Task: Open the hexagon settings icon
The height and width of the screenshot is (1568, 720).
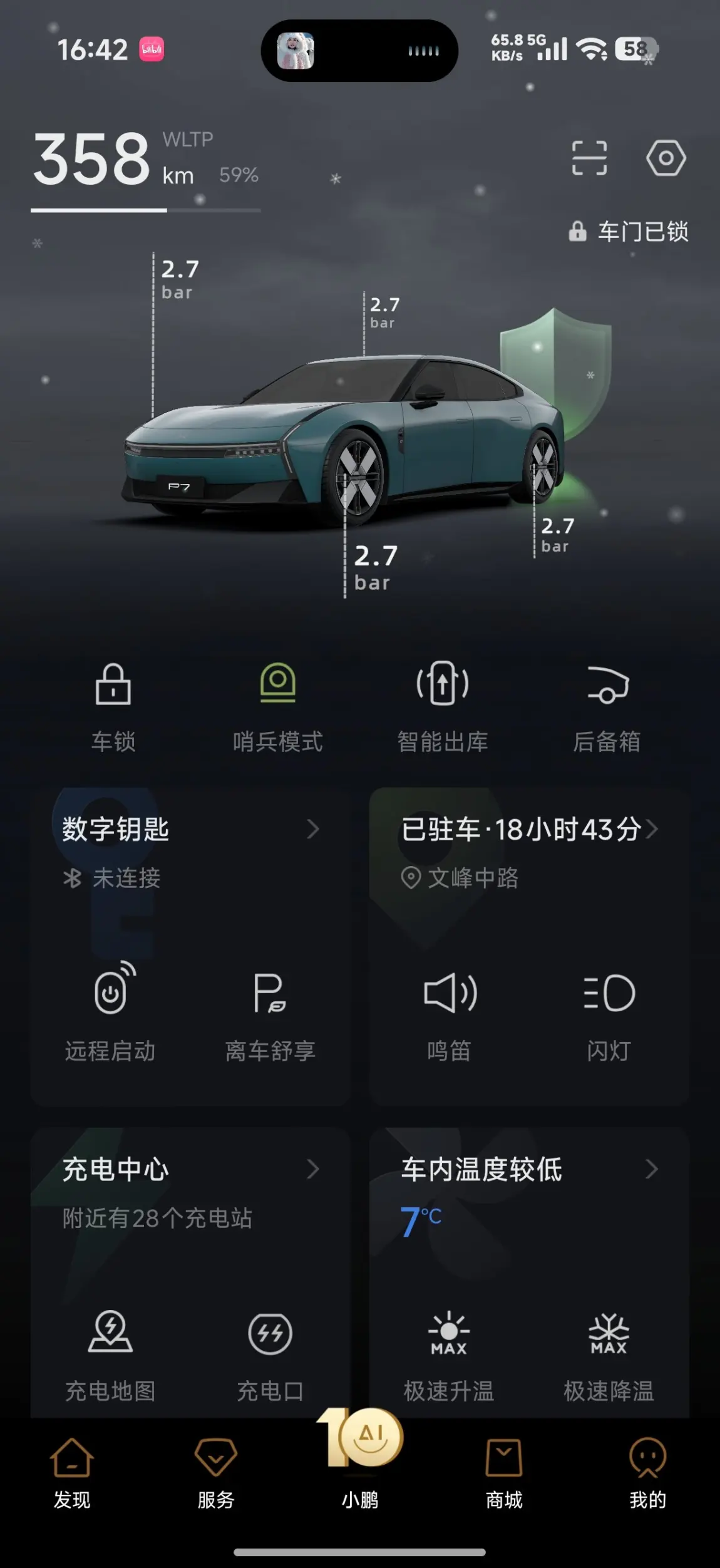Action: pos(666,158)
